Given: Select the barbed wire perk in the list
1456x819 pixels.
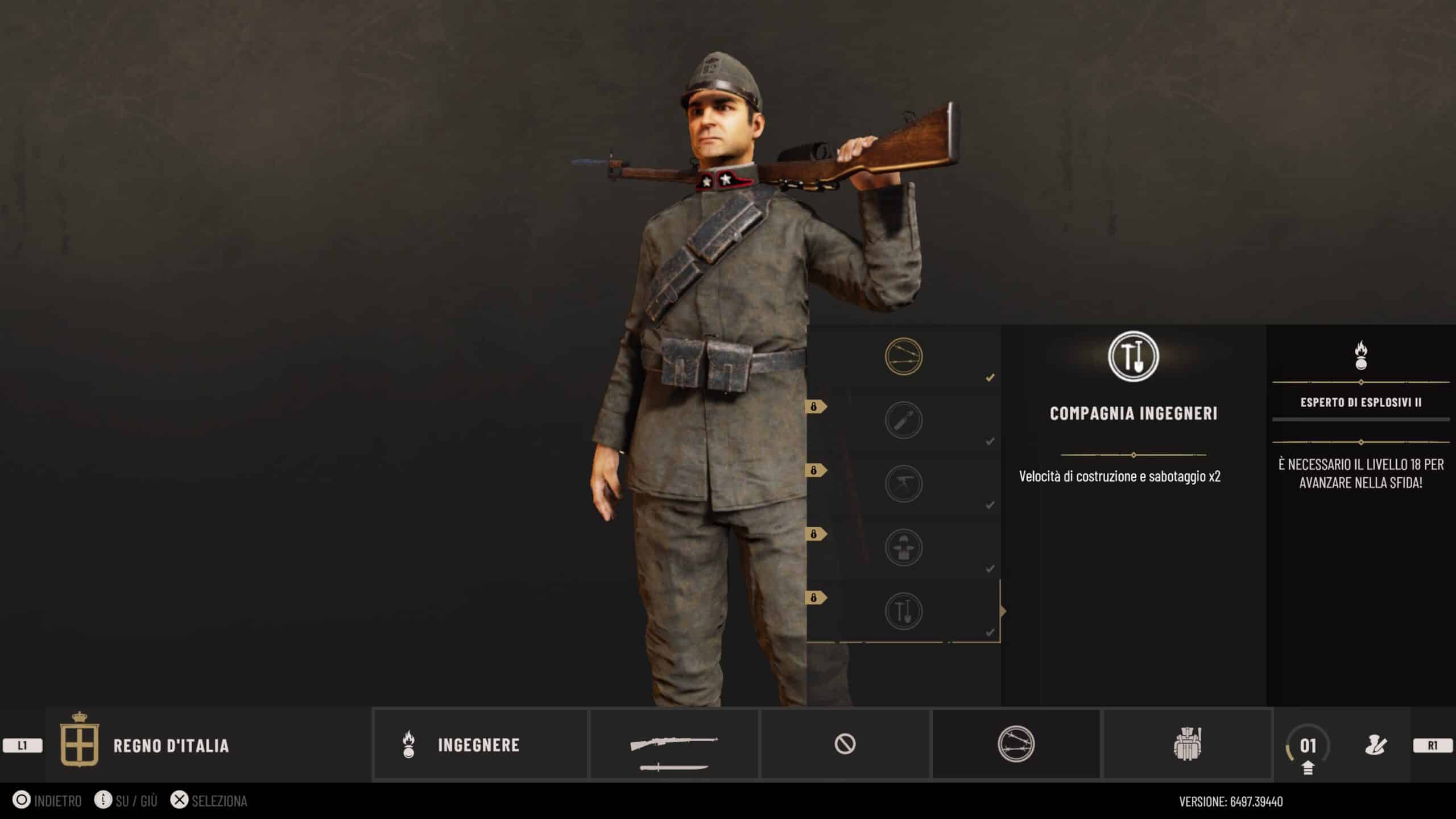Looking at the screenshot, I should point(903,357).
